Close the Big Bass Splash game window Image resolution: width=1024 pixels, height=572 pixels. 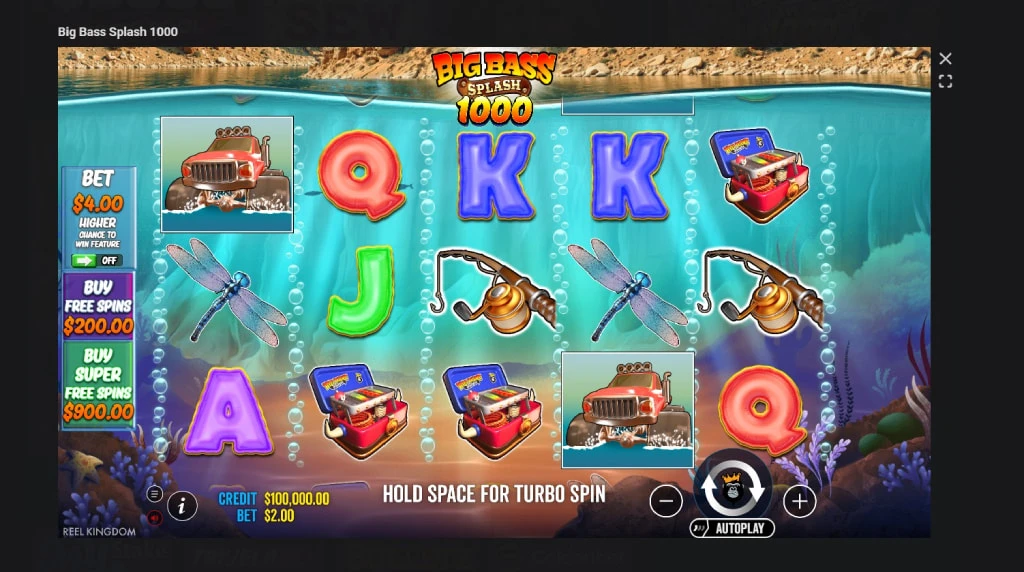(x=945, y=59)
